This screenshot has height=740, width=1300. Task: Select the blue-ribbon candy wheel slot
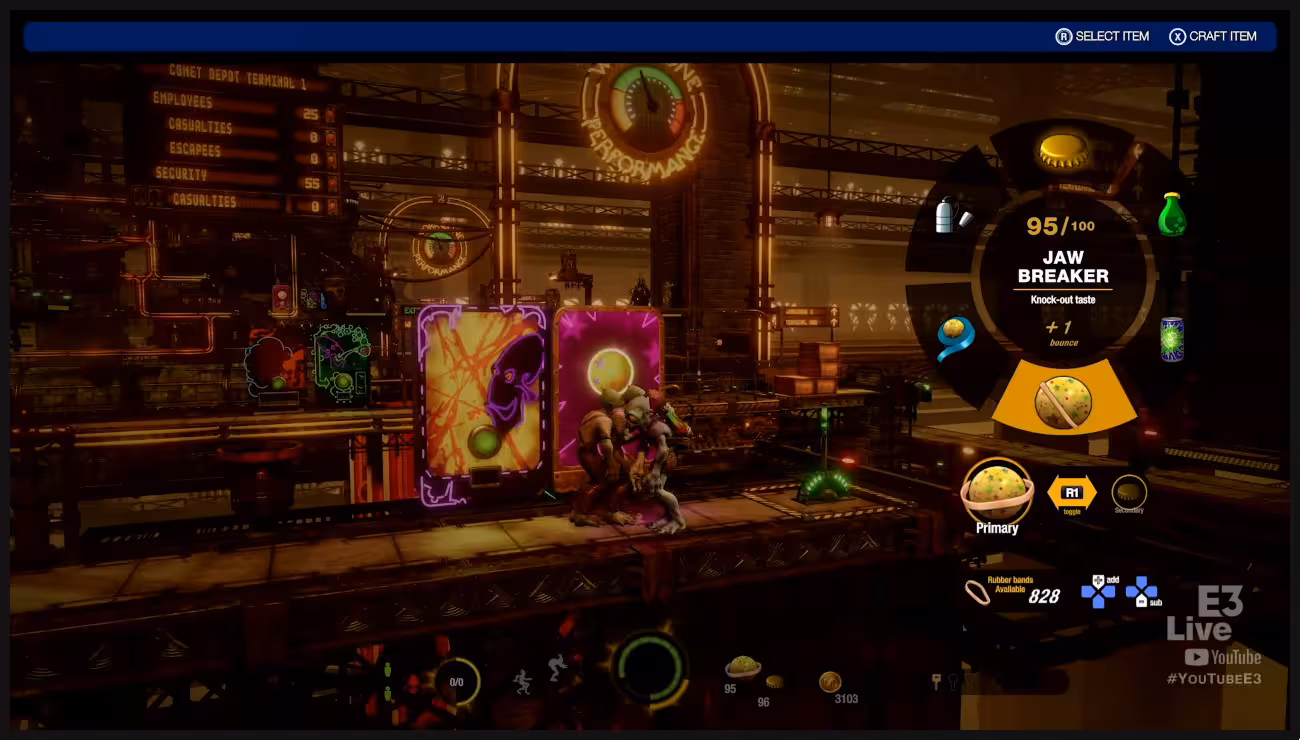point(955,337)
